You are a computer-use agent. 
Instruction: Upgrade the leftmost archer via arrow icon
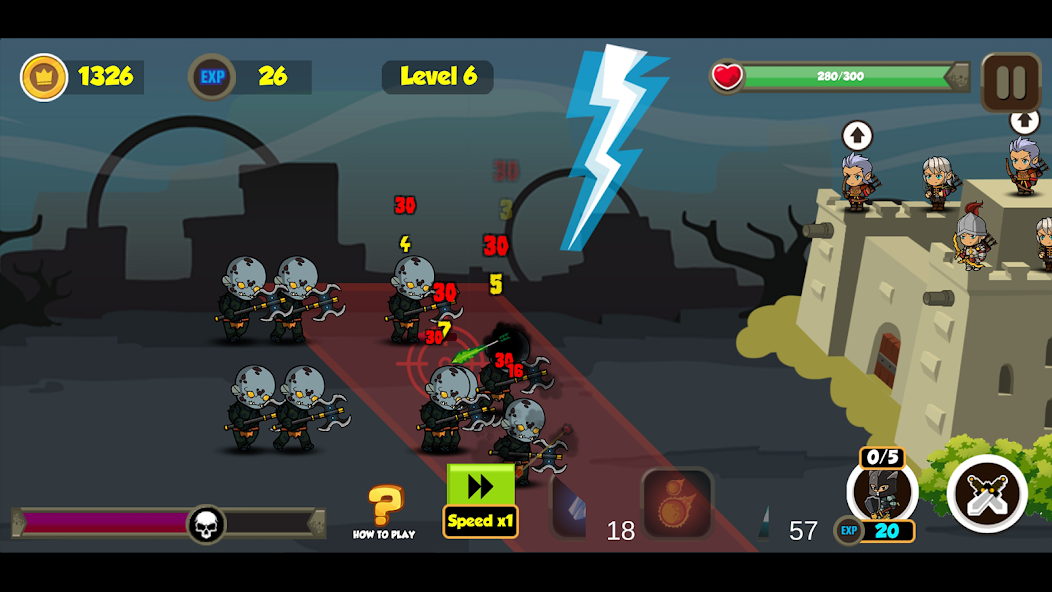857,135
